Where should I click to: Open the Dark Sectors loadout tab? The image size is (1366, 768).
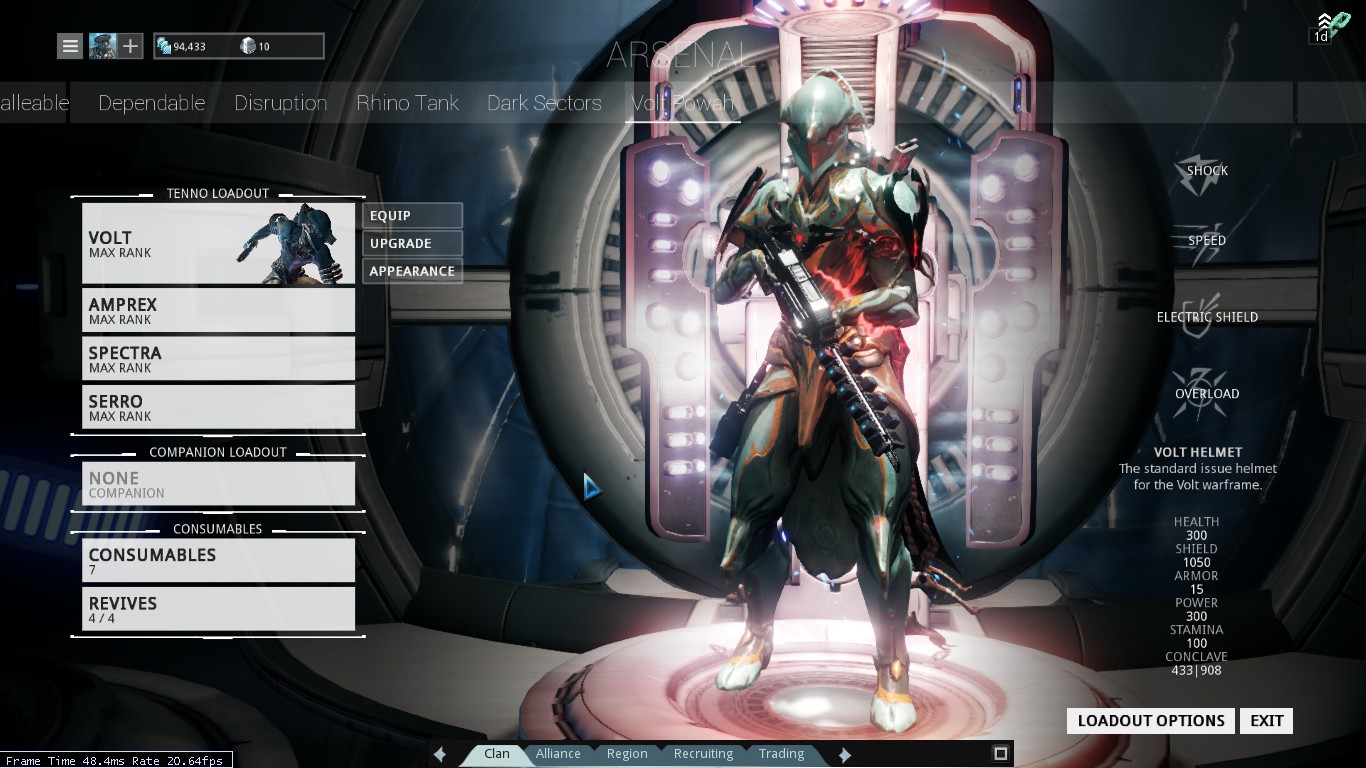coord(544,103)
